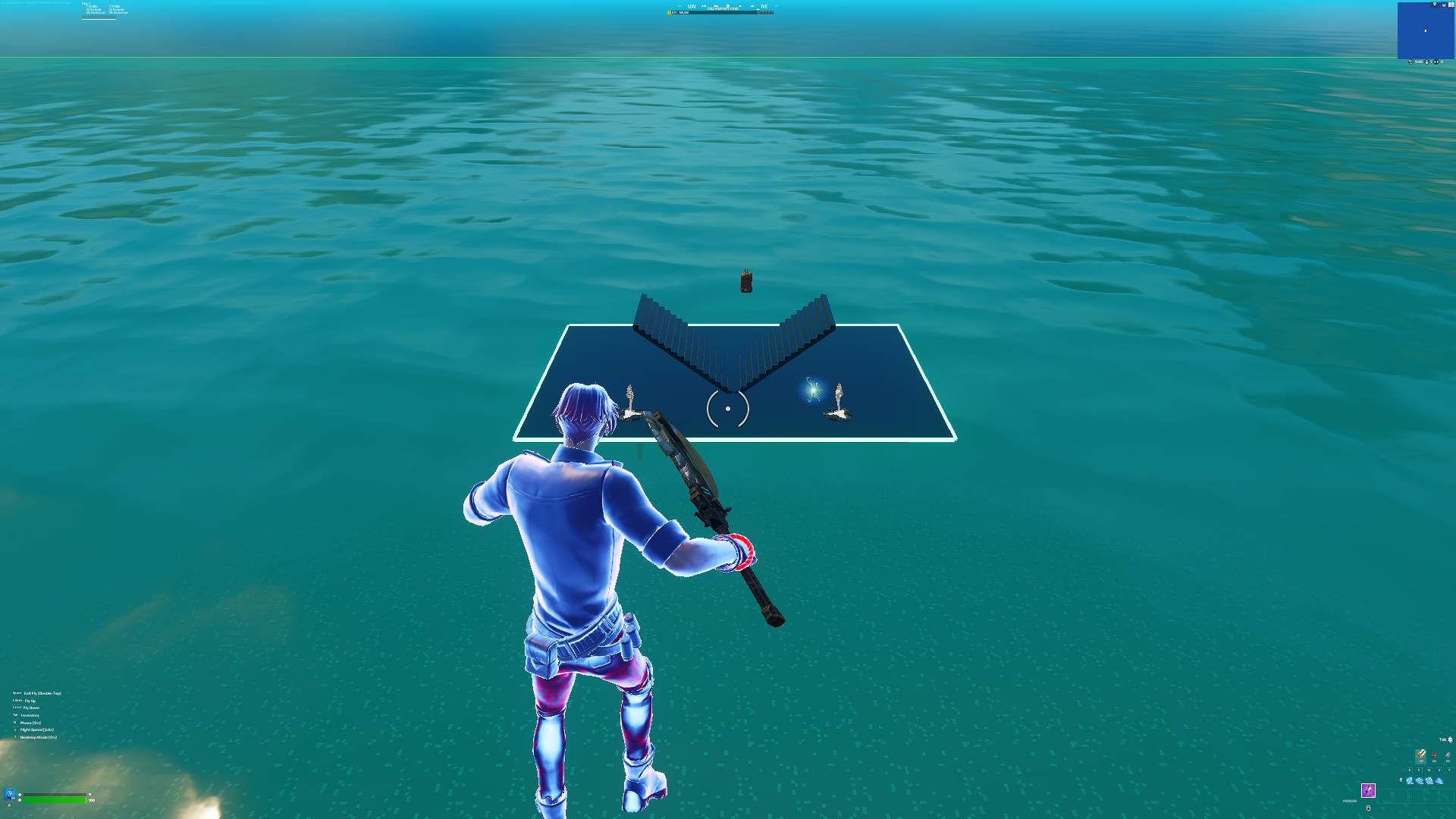Toggle Phase mode in the keybind list
Screen dimensions: 1456x819
30,723
